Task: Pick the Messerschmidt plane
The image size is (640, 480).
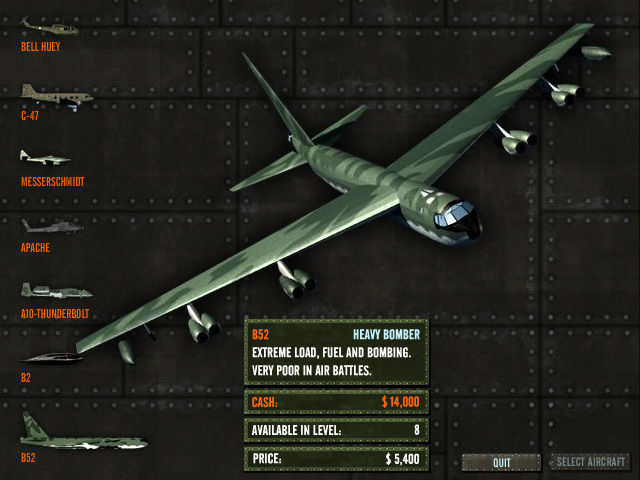Action: click(47, 158)
